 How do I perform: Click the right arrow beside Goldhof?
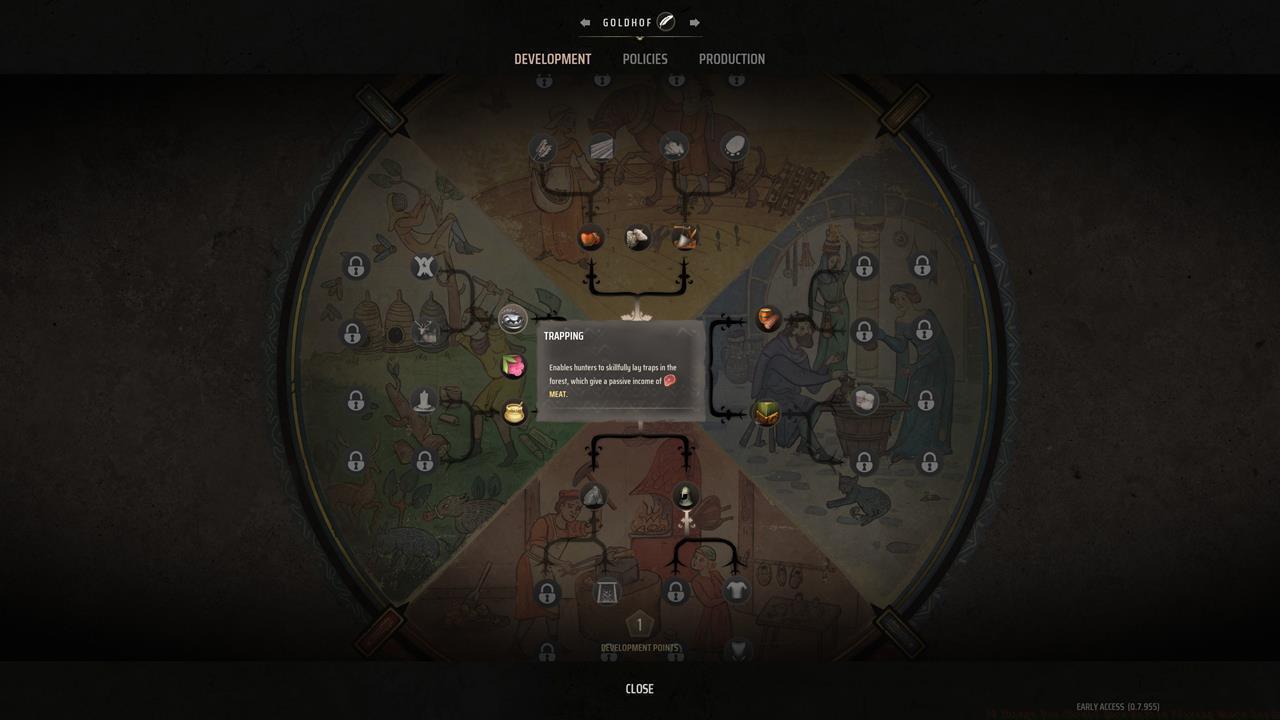tap(696, 21)
